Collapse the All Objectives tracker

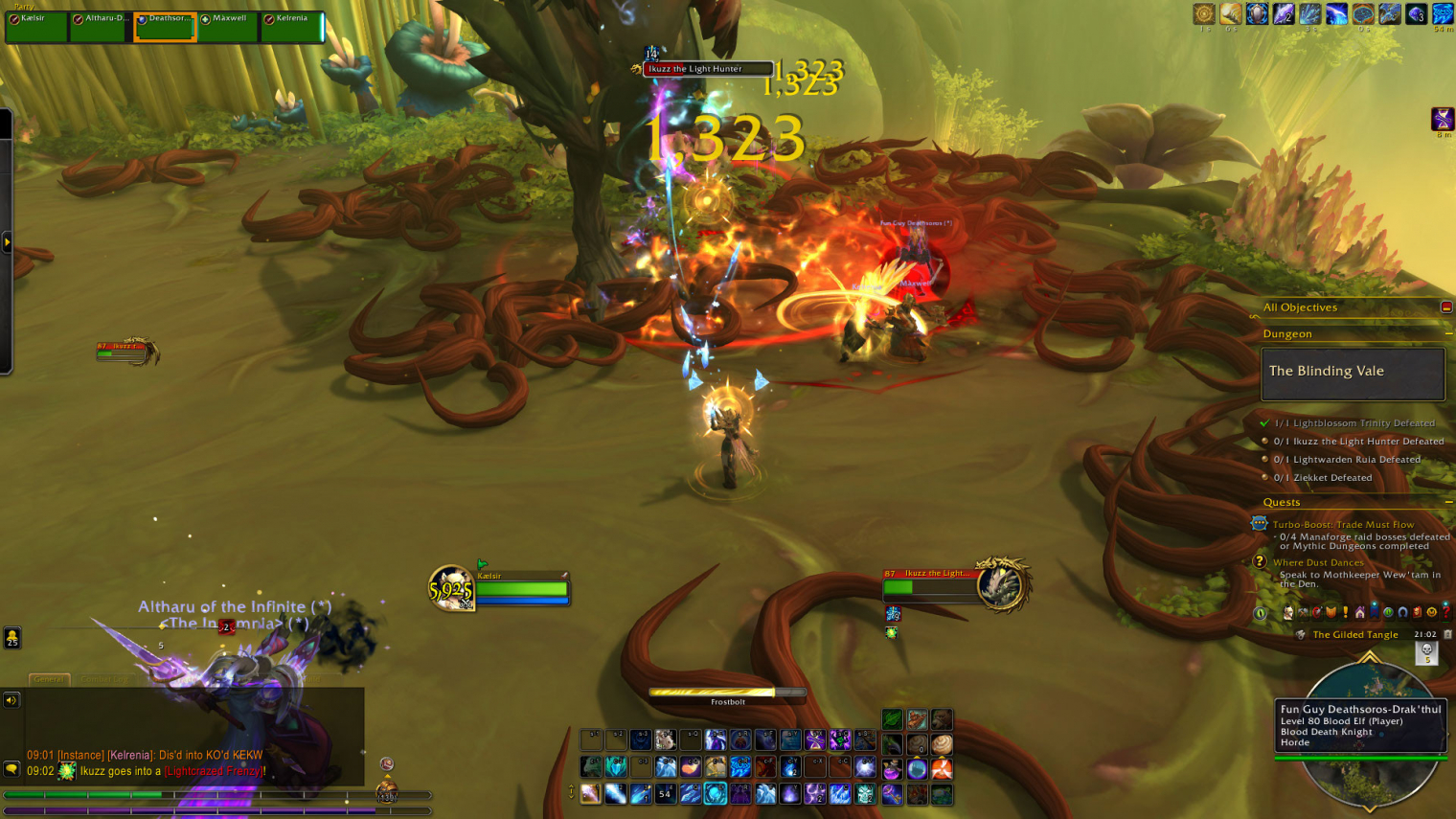pyautogui.click(x=1445, y=307)
